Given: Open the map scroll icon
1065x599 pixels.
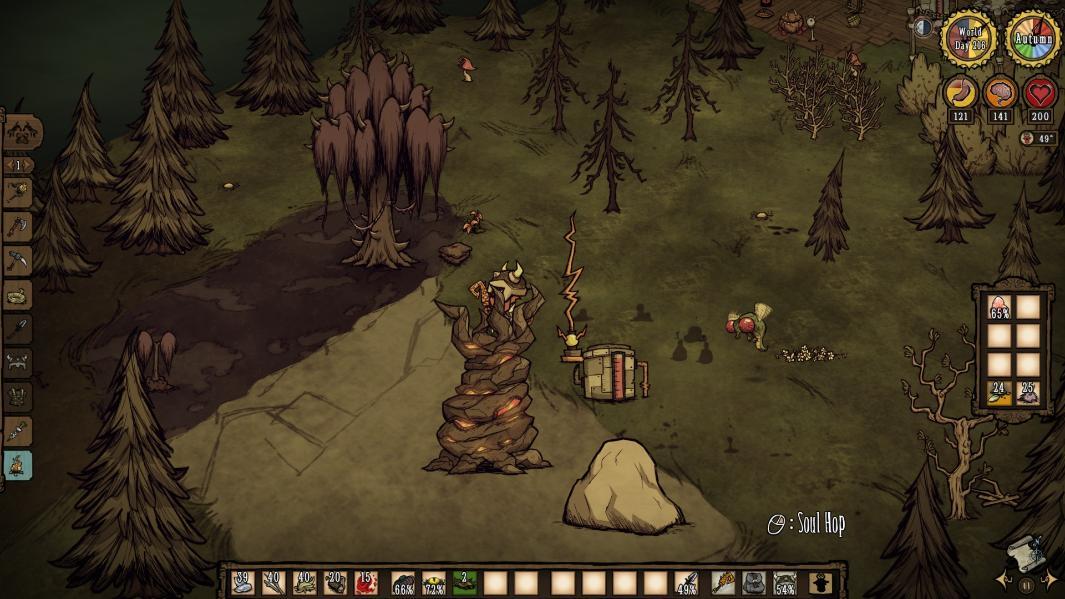Looking at the screenshot, I should pyautogui.click(x=1023, y=553).
